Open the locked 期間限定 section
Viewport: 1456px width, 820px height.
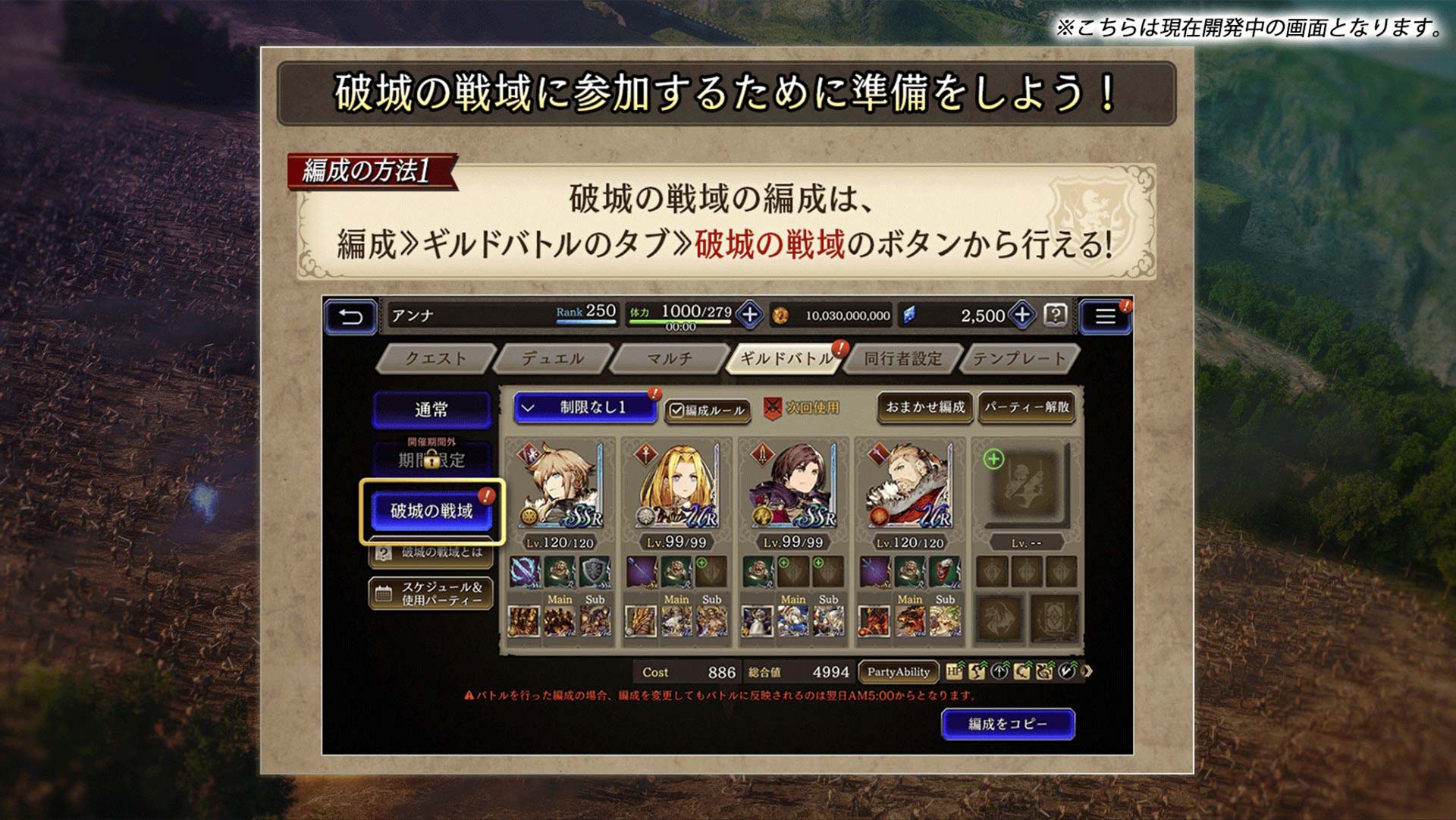(431, 459)
